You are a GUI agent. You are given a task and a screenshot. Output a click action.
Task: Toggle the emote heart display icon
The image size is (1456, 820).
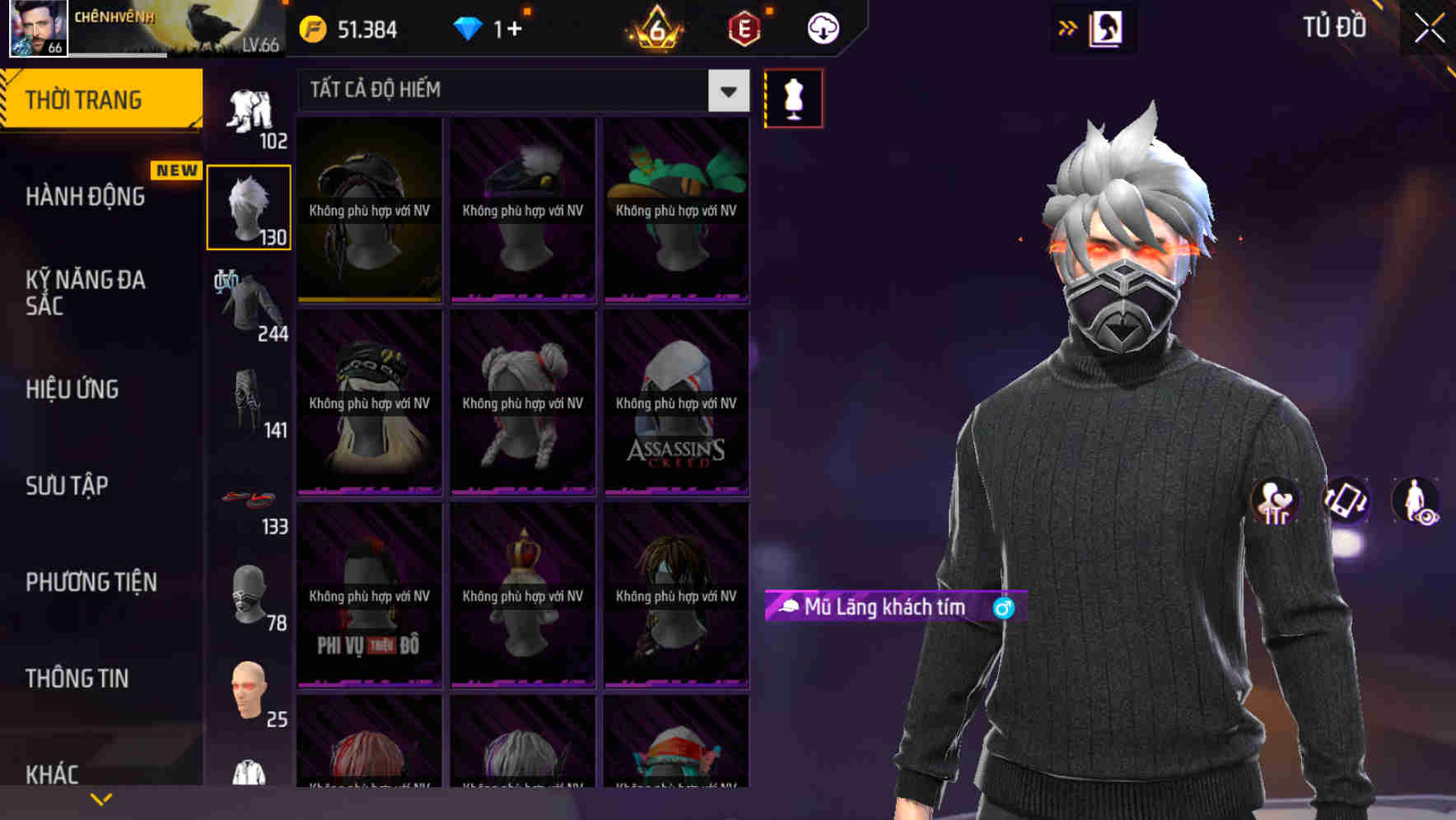1275,502
